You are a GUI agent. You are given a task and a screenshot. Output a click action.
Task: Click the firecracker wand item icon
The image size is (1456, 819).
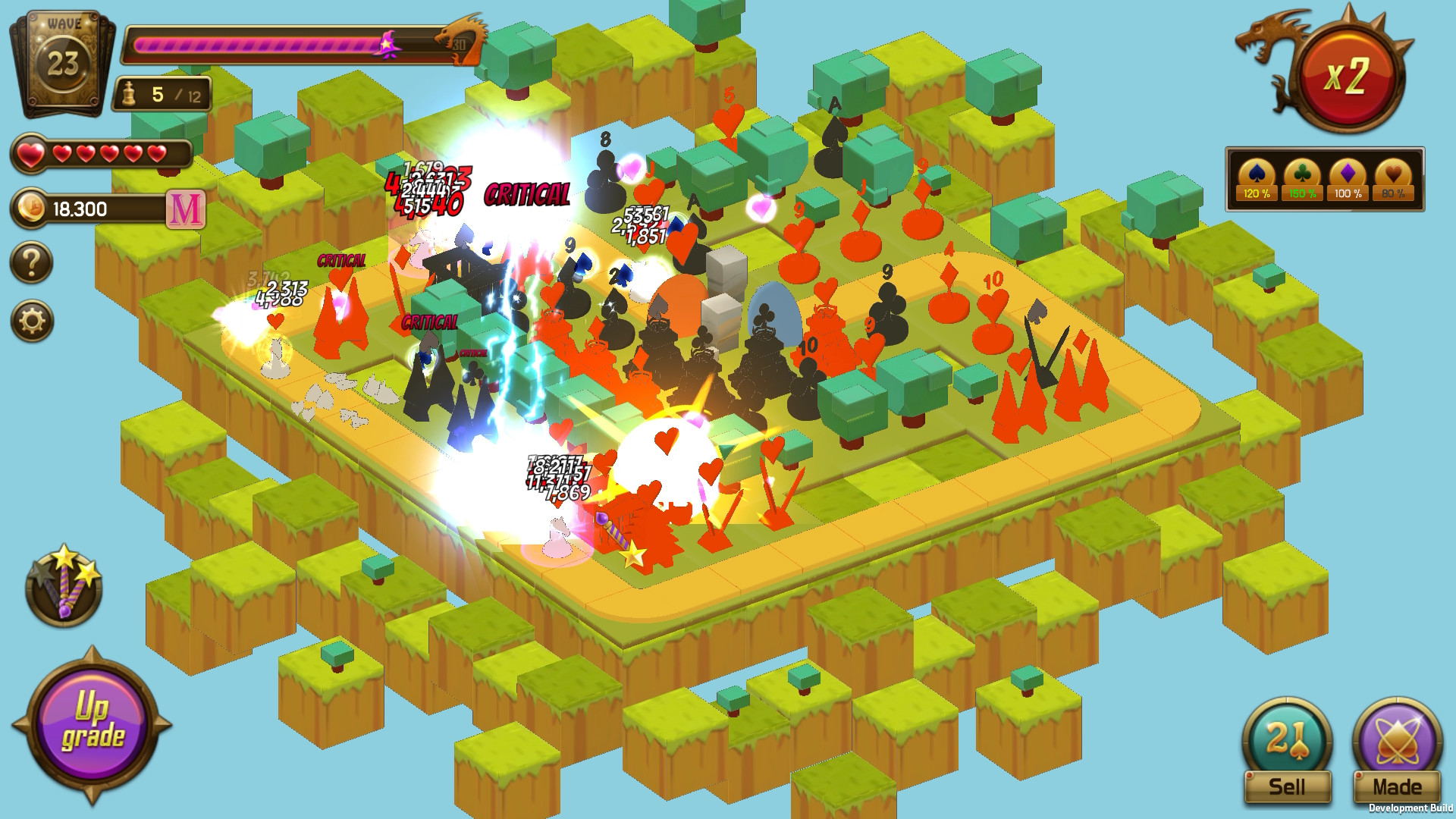click(64, 584)
